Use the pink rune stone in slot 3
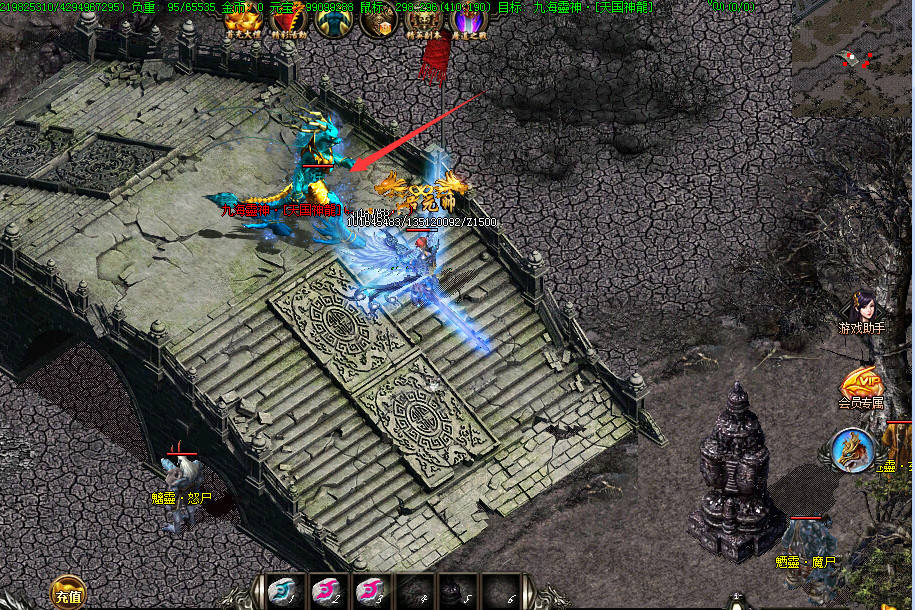 pyautogui.click(x=370, y=592)
